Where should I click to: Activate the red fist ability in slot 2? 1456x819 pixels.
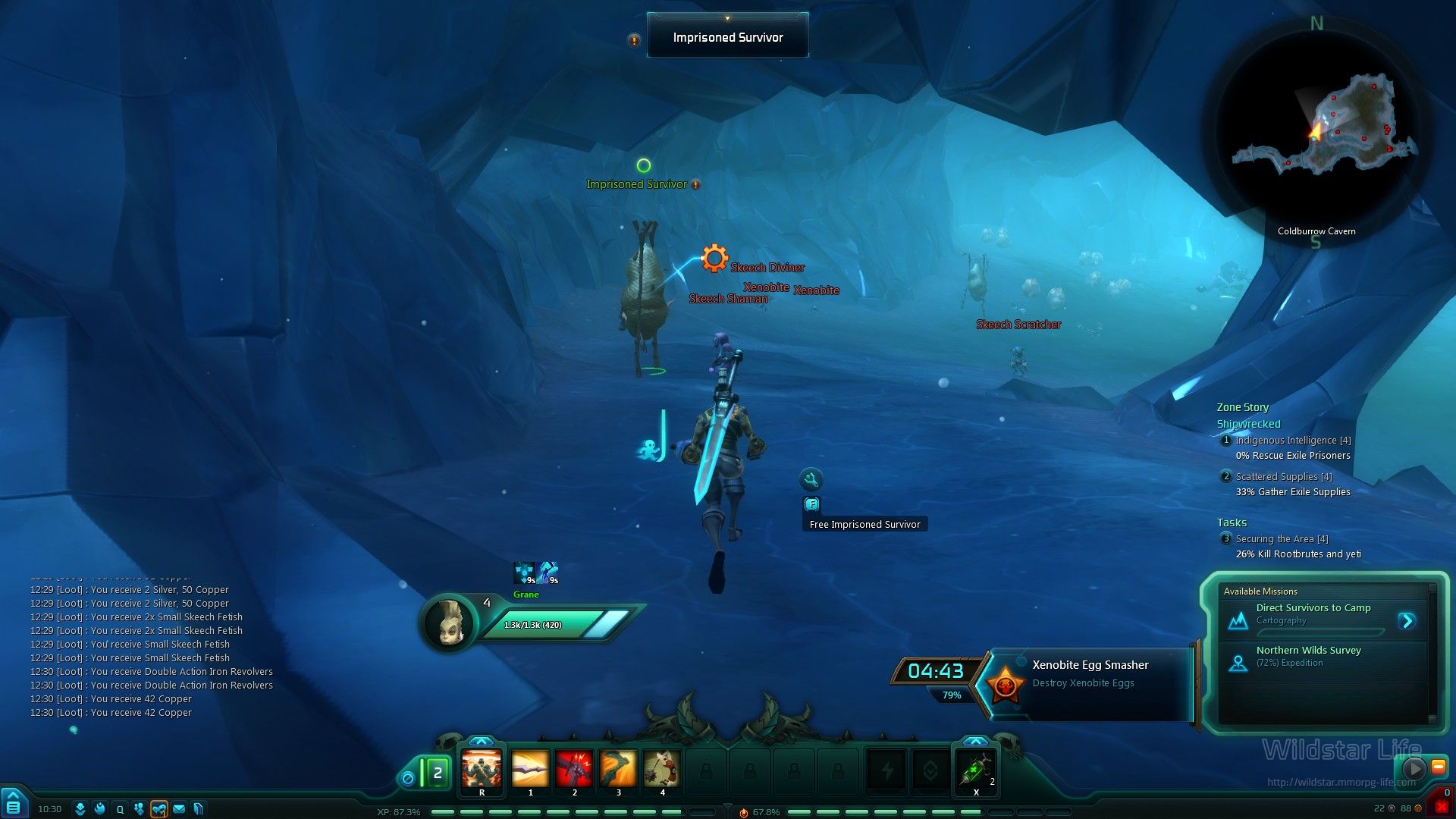coord(574,769)
